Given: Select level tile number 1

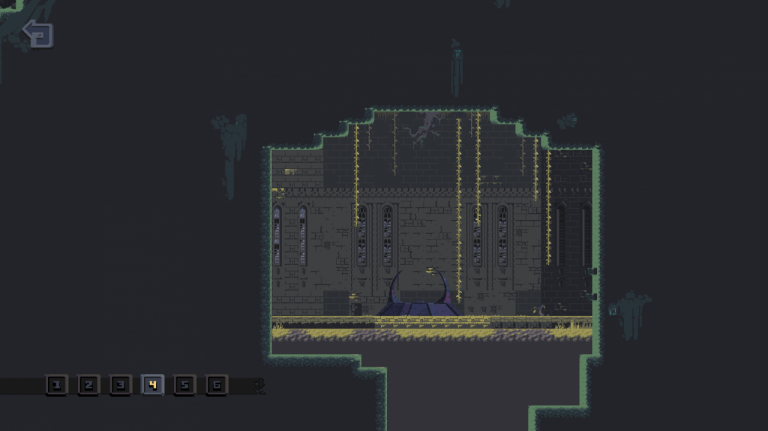Looking at the screenshot, I should (x=56, y=384).
